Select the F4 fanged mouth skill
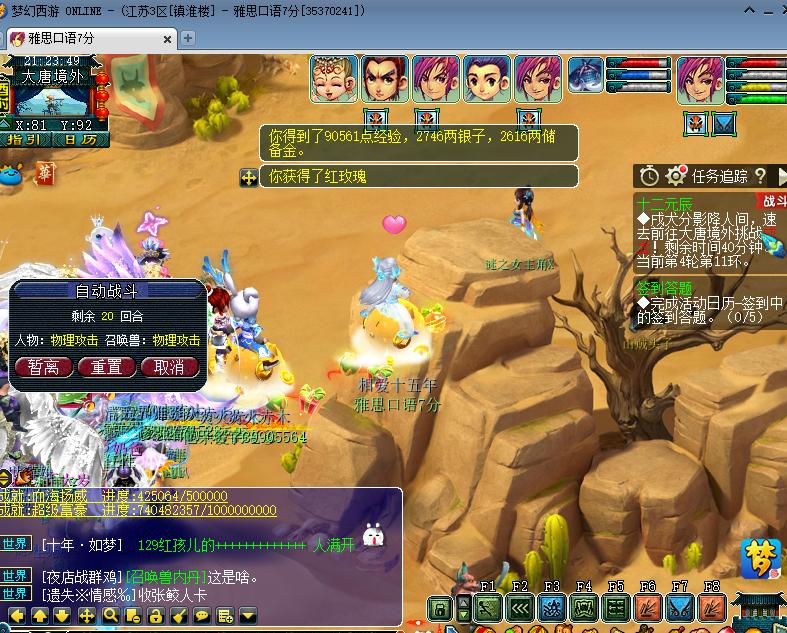787x633 pixels. coord(584,607)
